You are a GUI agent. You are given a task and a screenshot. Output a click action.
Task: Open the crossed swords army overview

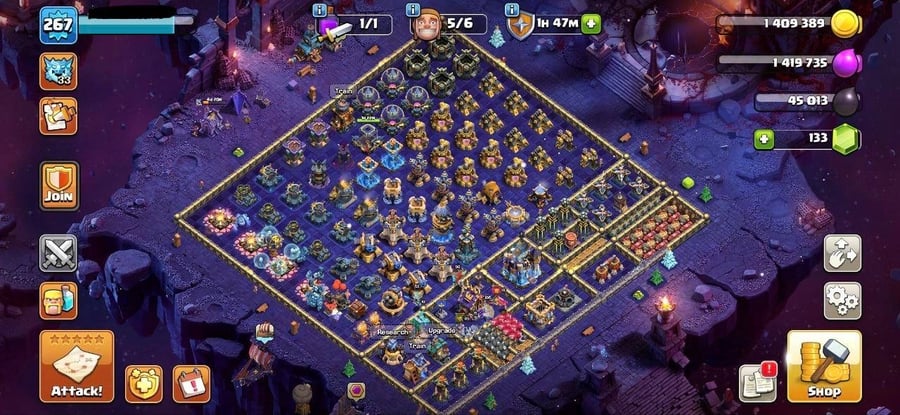58,253
